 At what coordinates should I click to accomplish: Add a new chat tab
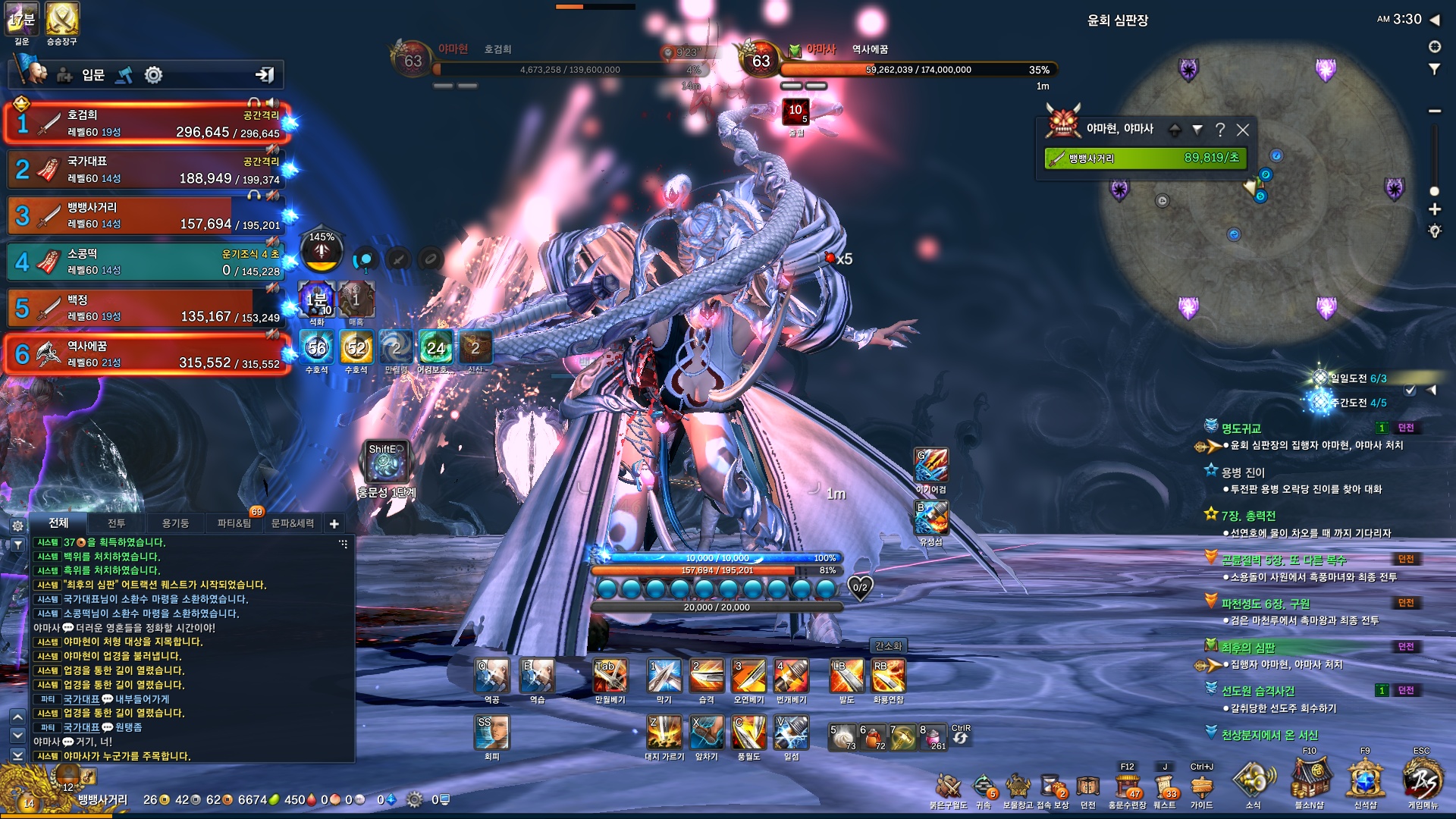point(334,523)
